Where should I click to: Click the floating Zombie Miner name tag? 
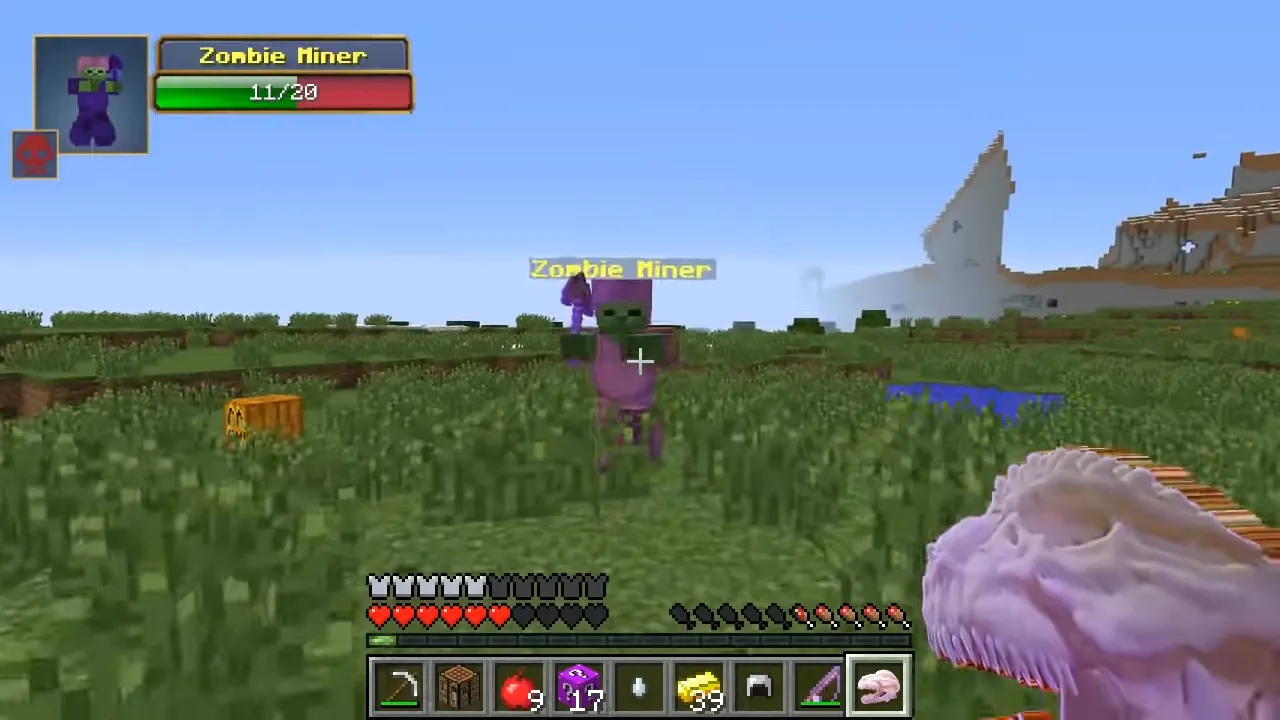621,269
